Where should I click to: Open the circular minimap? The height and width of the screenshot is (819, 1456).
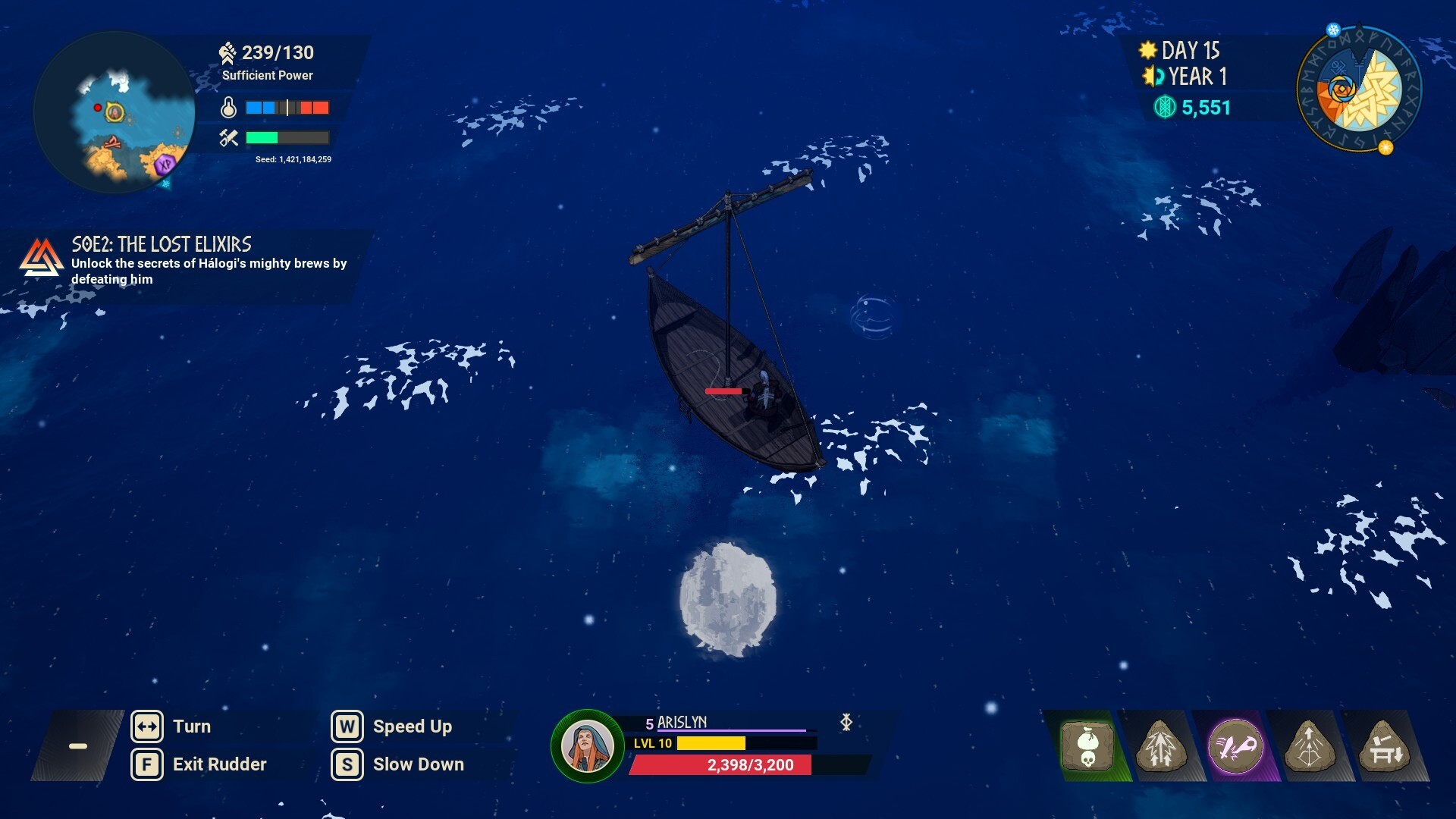click(114, 112)
